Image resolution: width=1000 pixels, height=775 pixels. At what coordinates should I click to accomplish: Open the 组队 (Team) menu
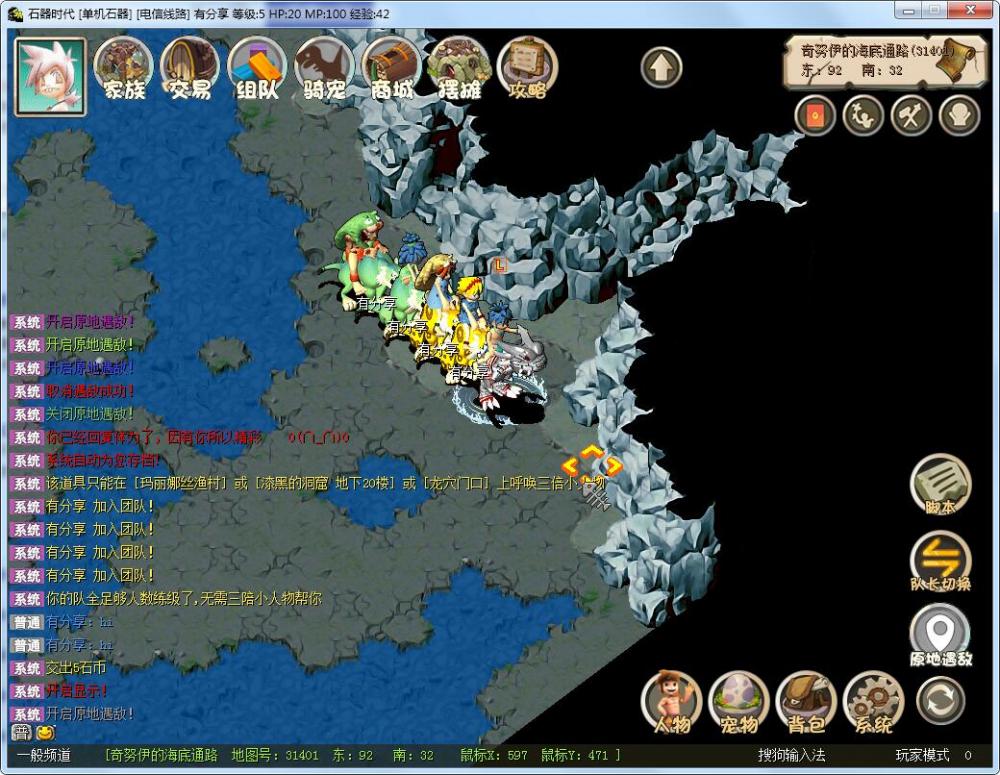(257, 68)
